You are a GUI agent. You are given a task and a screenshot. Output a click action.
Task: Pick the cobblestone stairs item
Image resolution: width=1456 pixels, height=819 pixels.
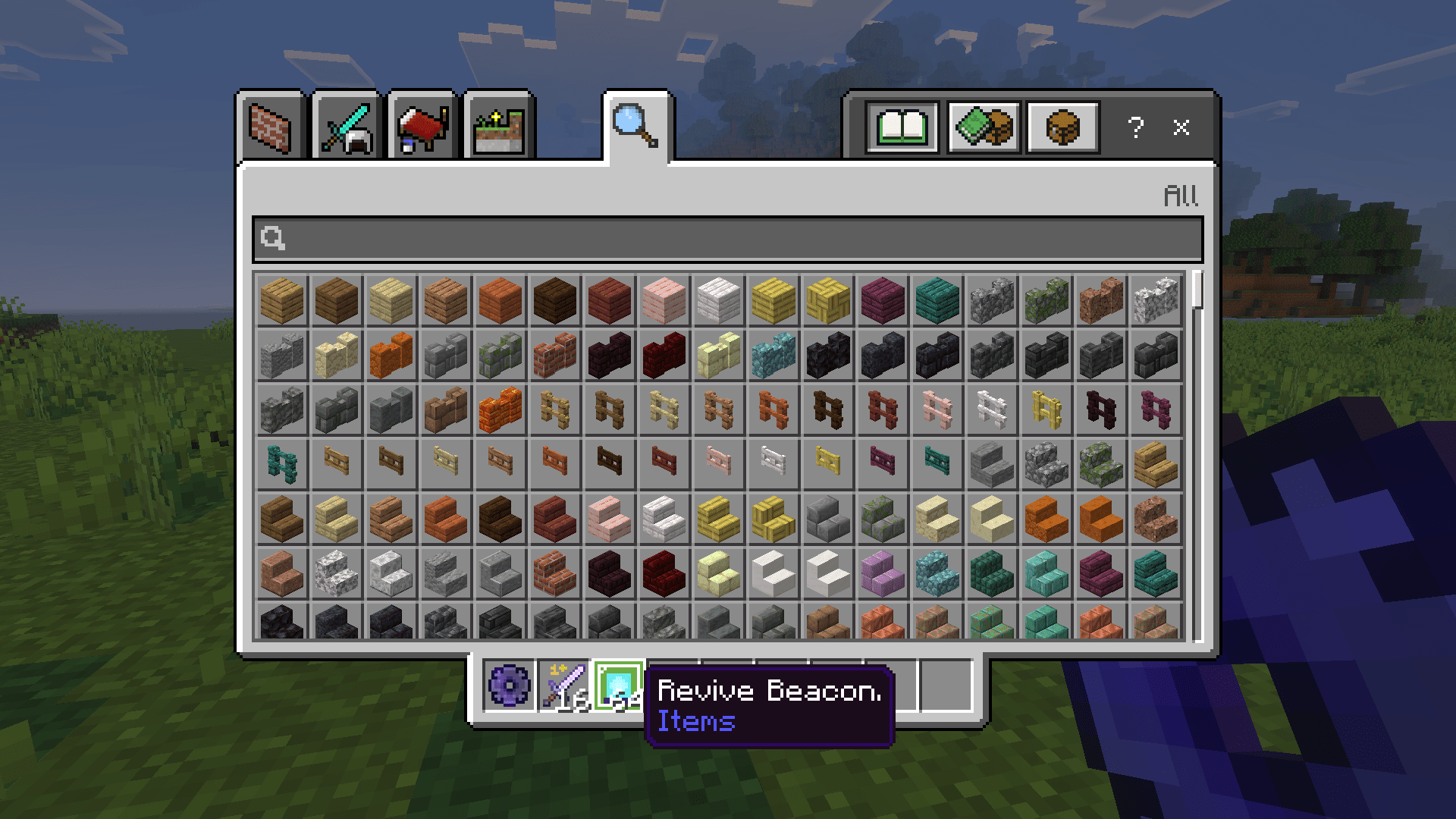tap(827, 519)
